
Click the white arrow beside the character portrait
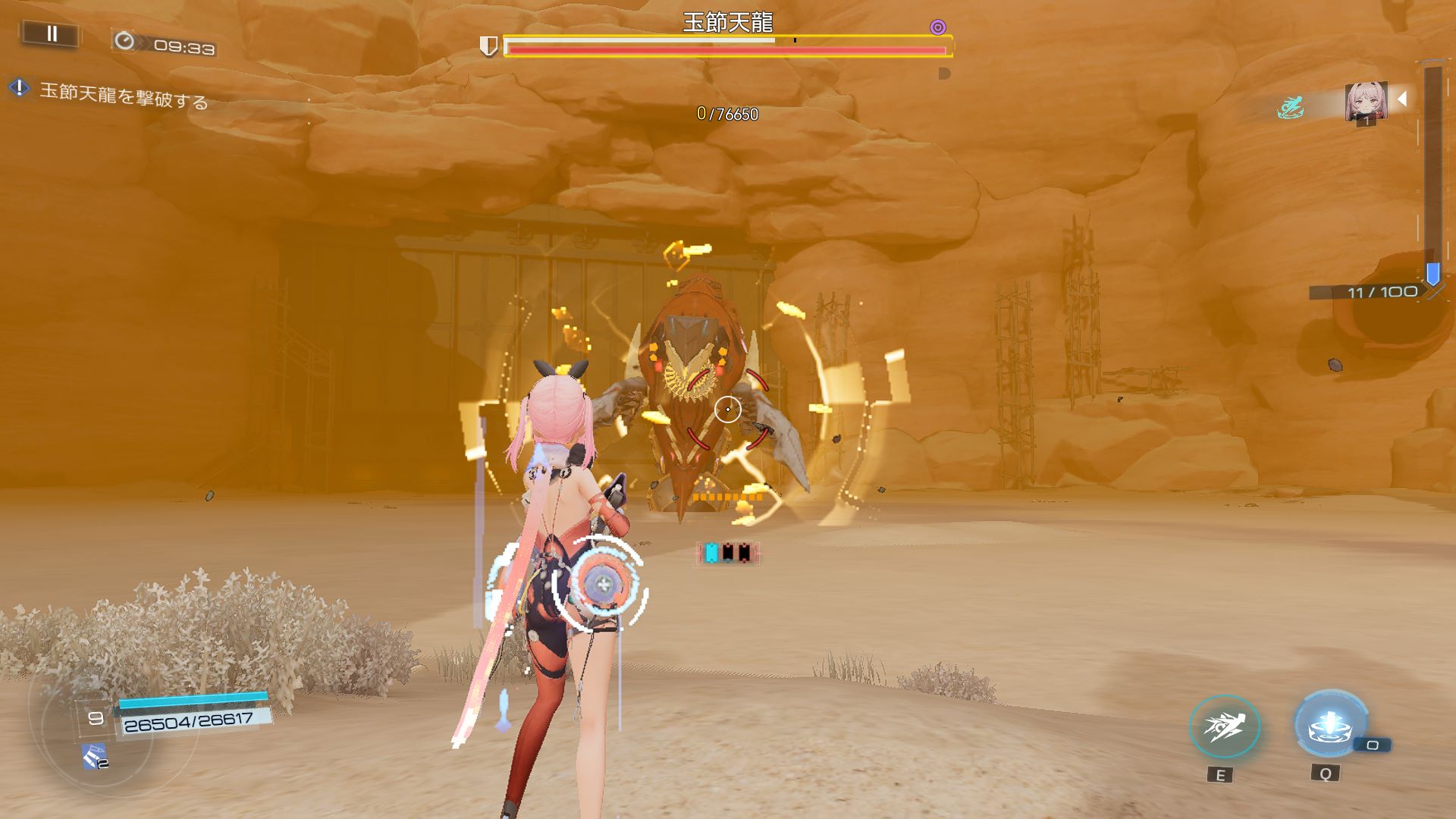1402,99
